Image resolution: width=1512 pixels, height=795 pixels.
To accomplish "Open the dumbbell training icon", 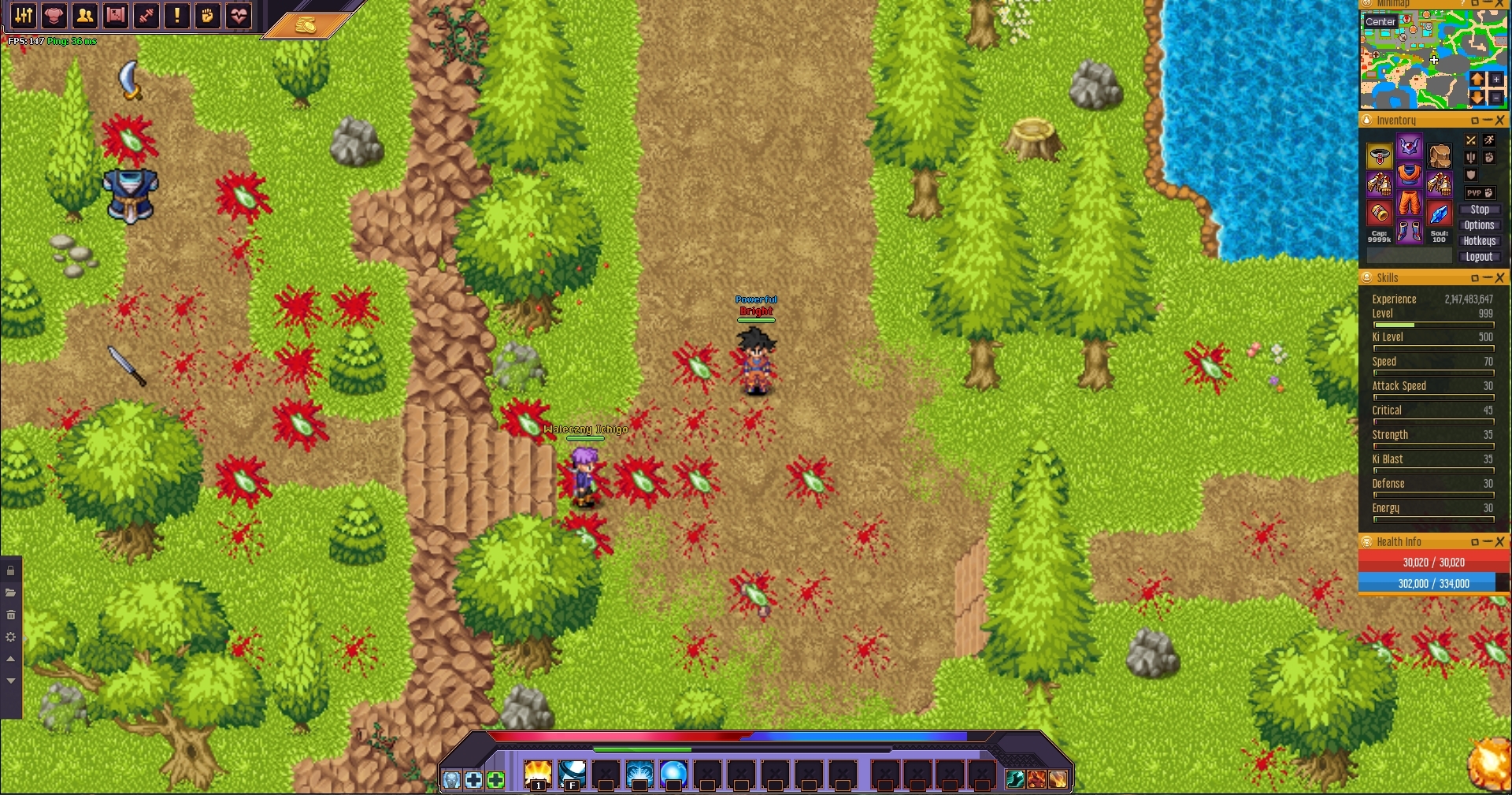I will (x=146, y=15).
